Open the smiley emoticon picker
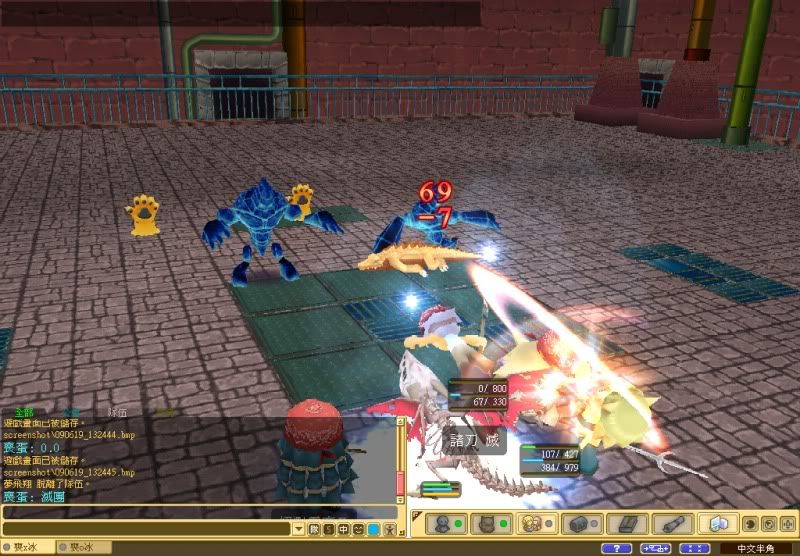 [358, 528]
